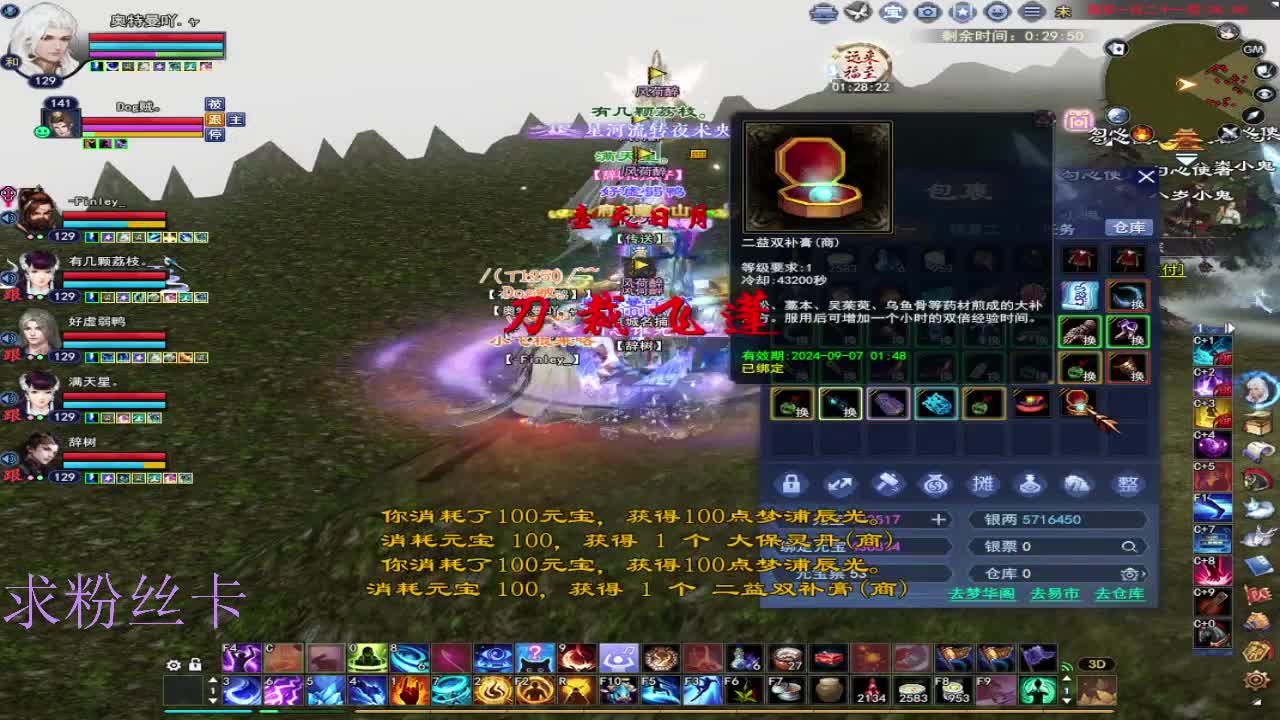Open the hamburger menu icon on the top bar
The width and height of the screenshot is (1280, 720).
[x=1031, y=12]
